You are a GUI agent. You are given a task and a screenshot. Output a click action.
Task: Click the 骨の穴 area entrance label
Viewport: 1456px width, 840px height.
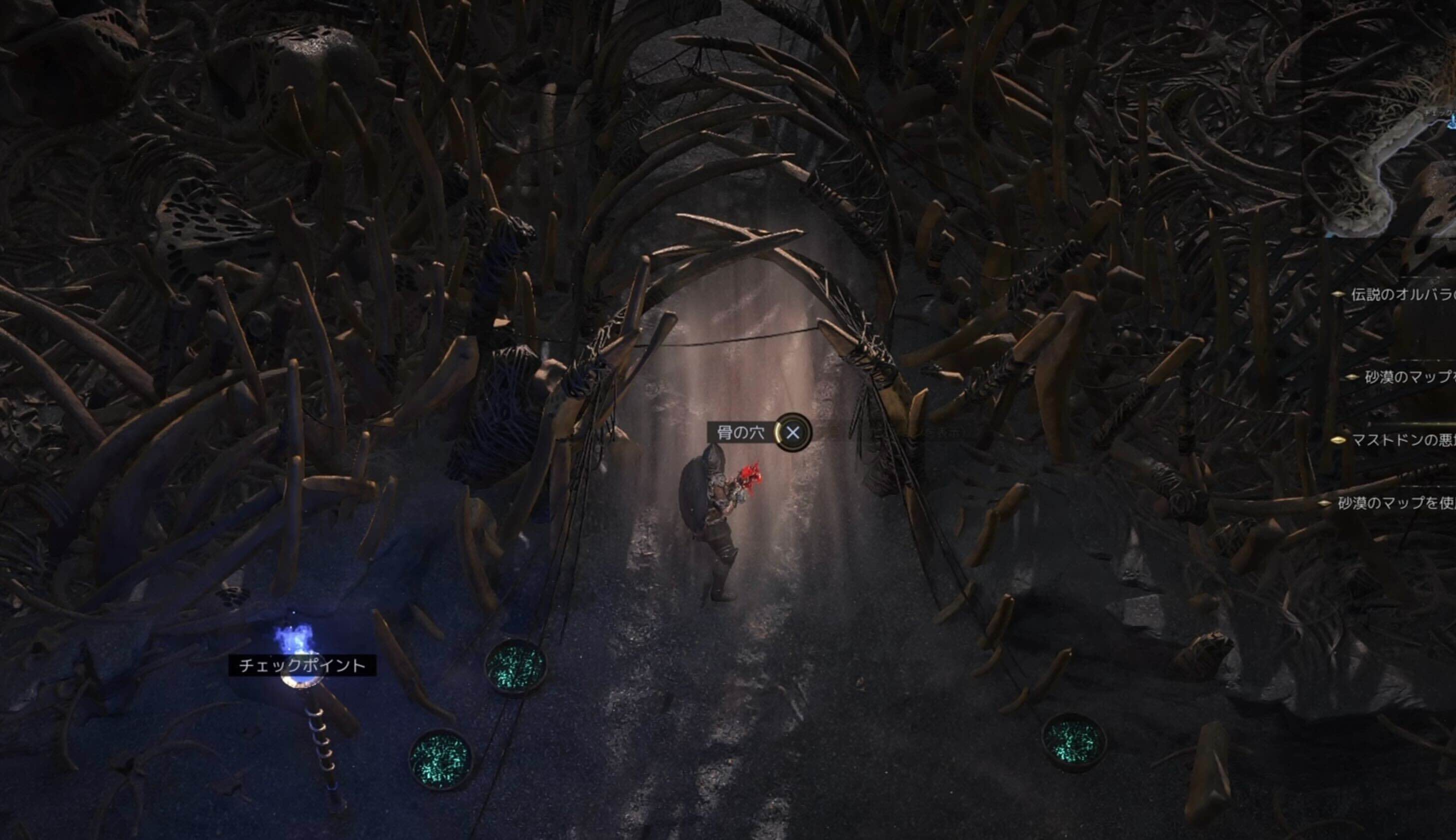coord(740,432)
